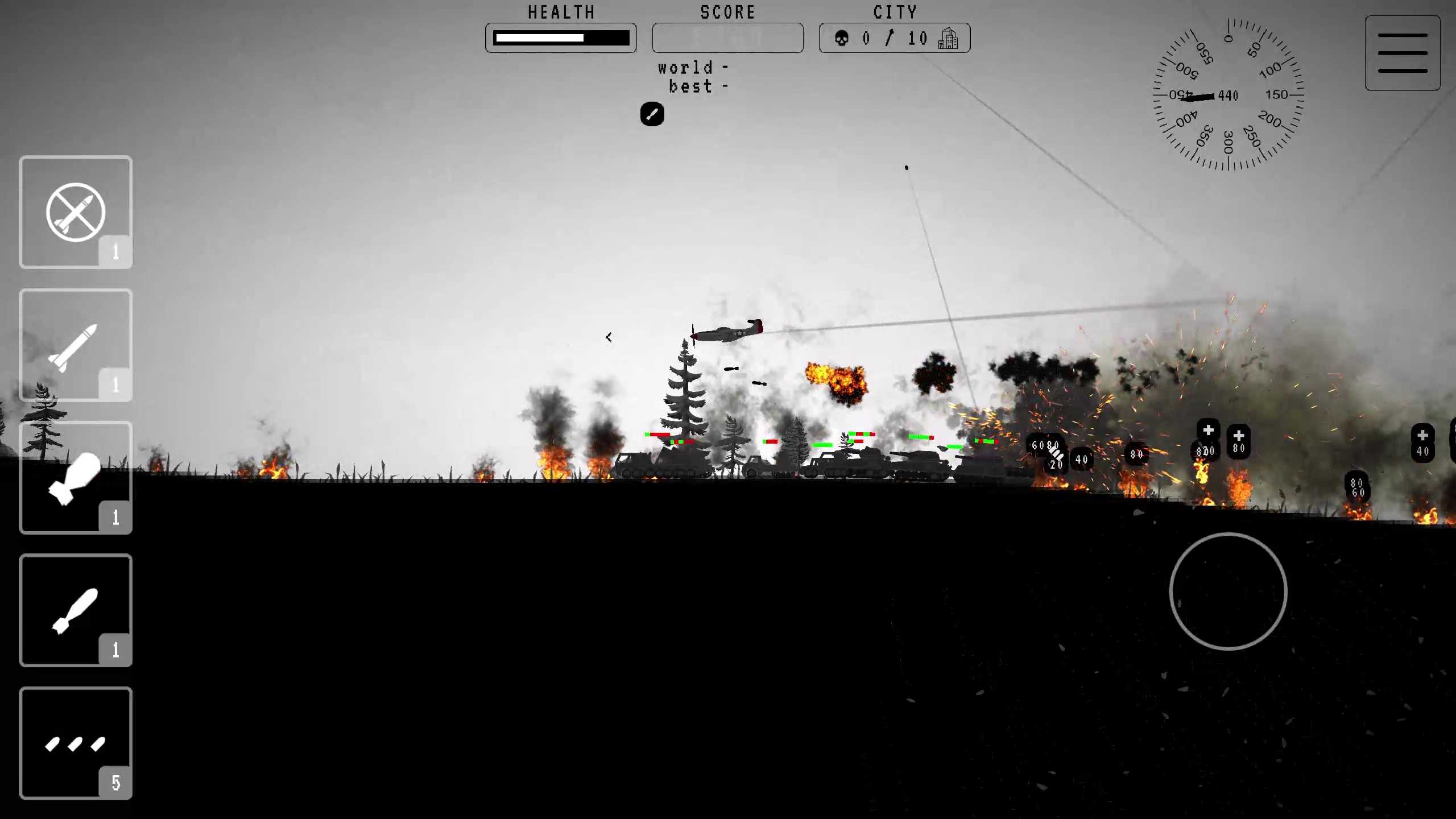The width and height of the screenshot is (1456, 819).
Task: Click the '+' pickup icon at far right edge
Action: click(1423, 436)
